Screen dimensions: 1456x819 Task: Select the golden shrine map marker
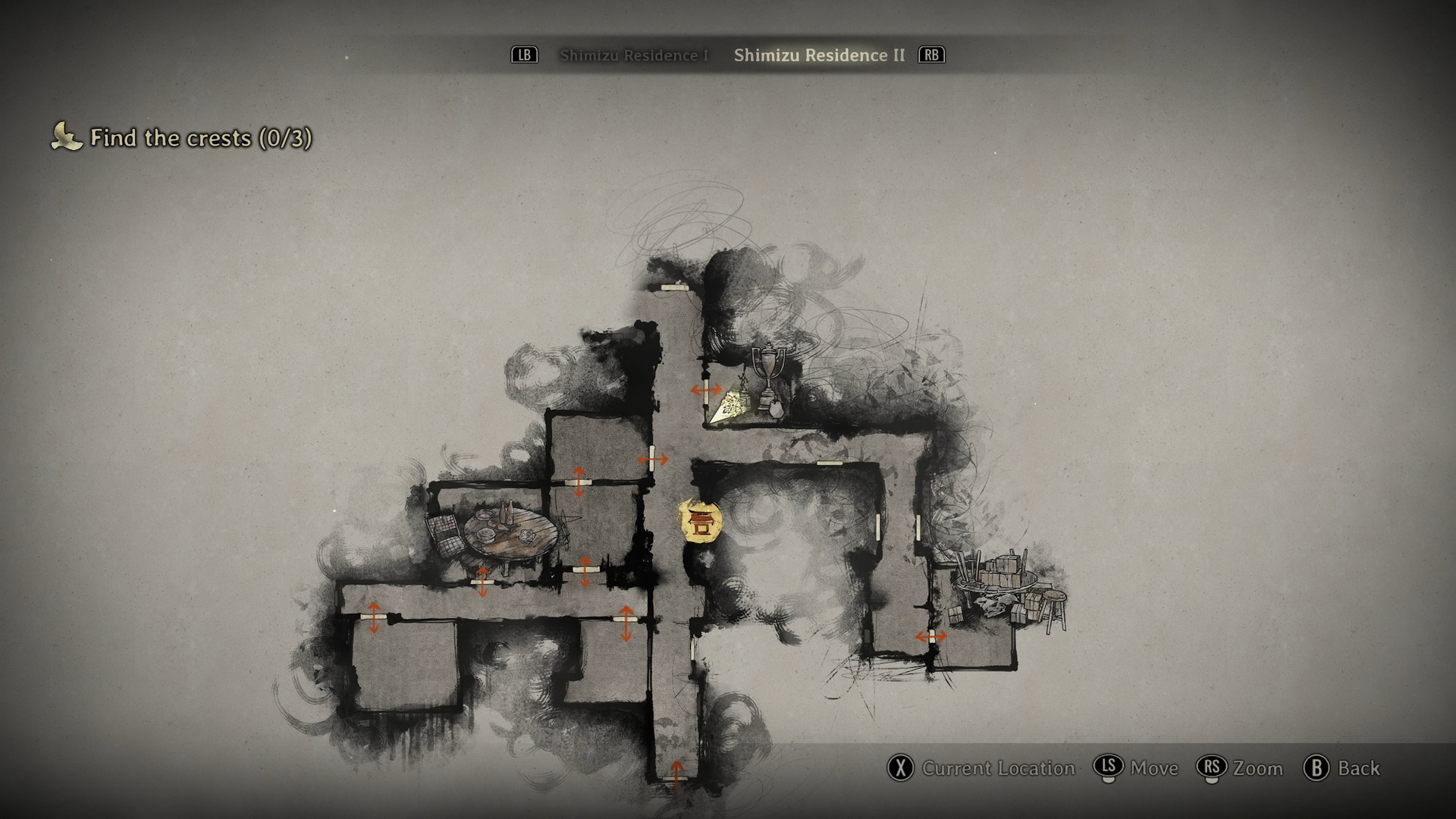tap(700, 521)
